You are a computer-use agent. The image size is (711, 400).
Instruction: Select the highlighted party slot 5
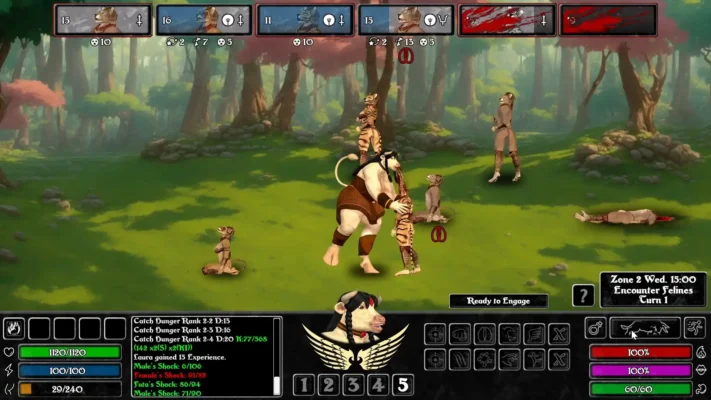(402, 384)
